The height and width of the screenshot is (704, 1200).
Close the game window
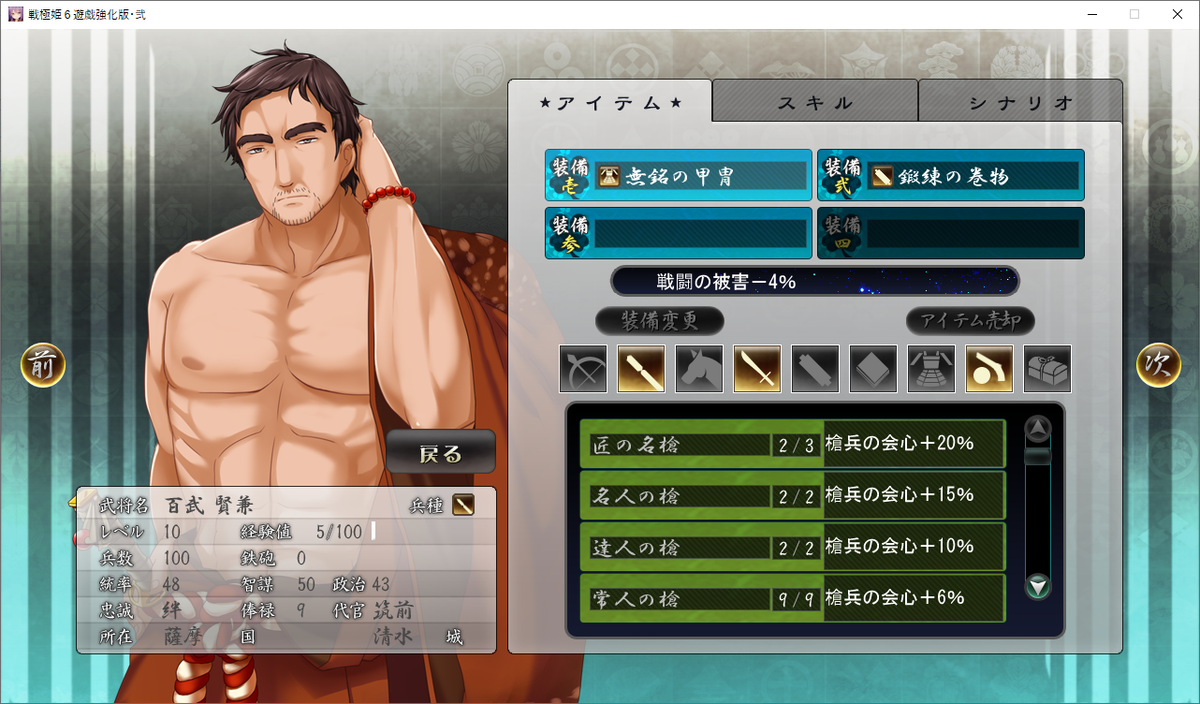pyautogui.click(x=1176, y=14)
